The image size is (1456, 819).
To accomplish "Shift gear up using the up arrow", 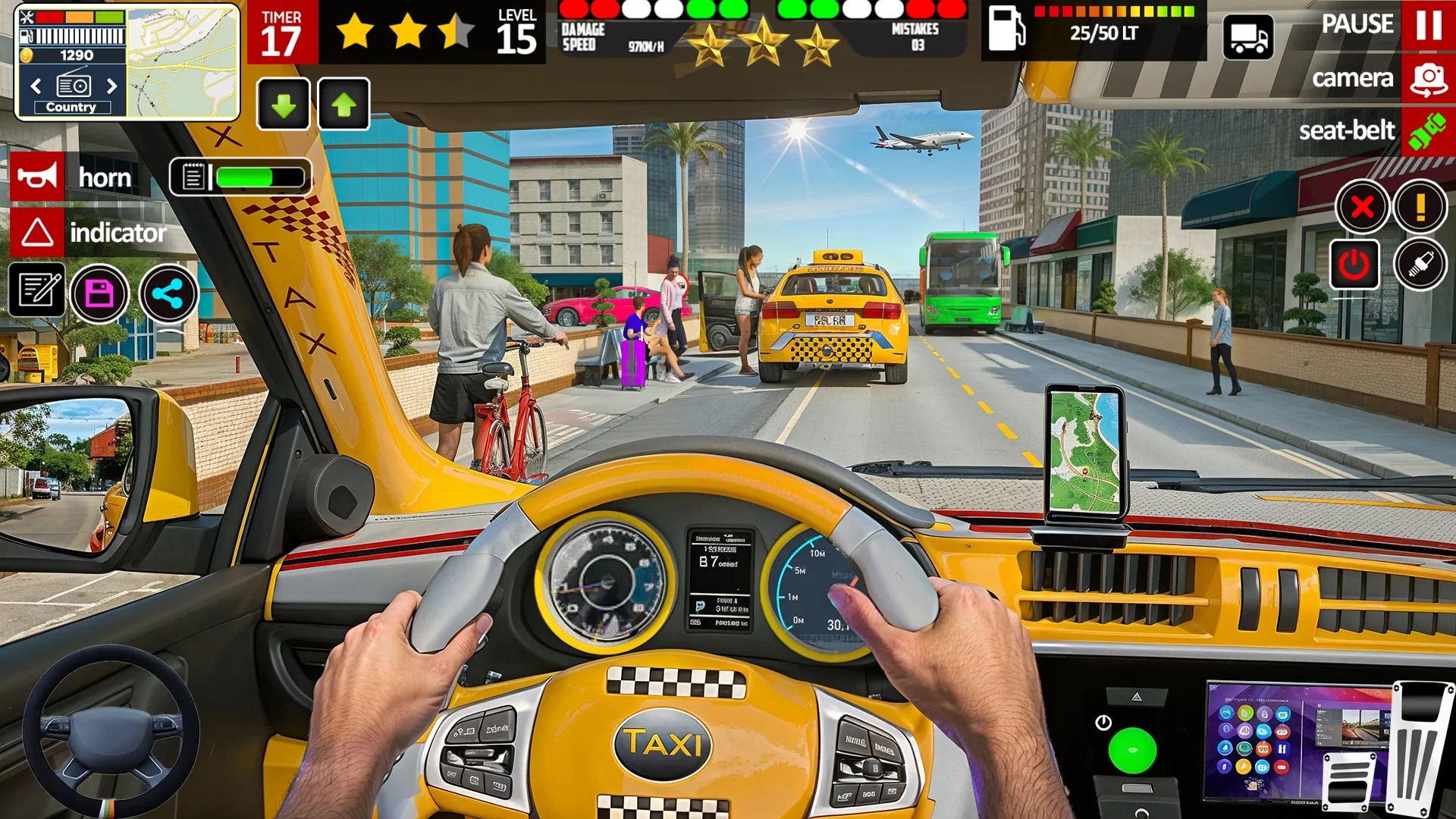I will point(345,104).
